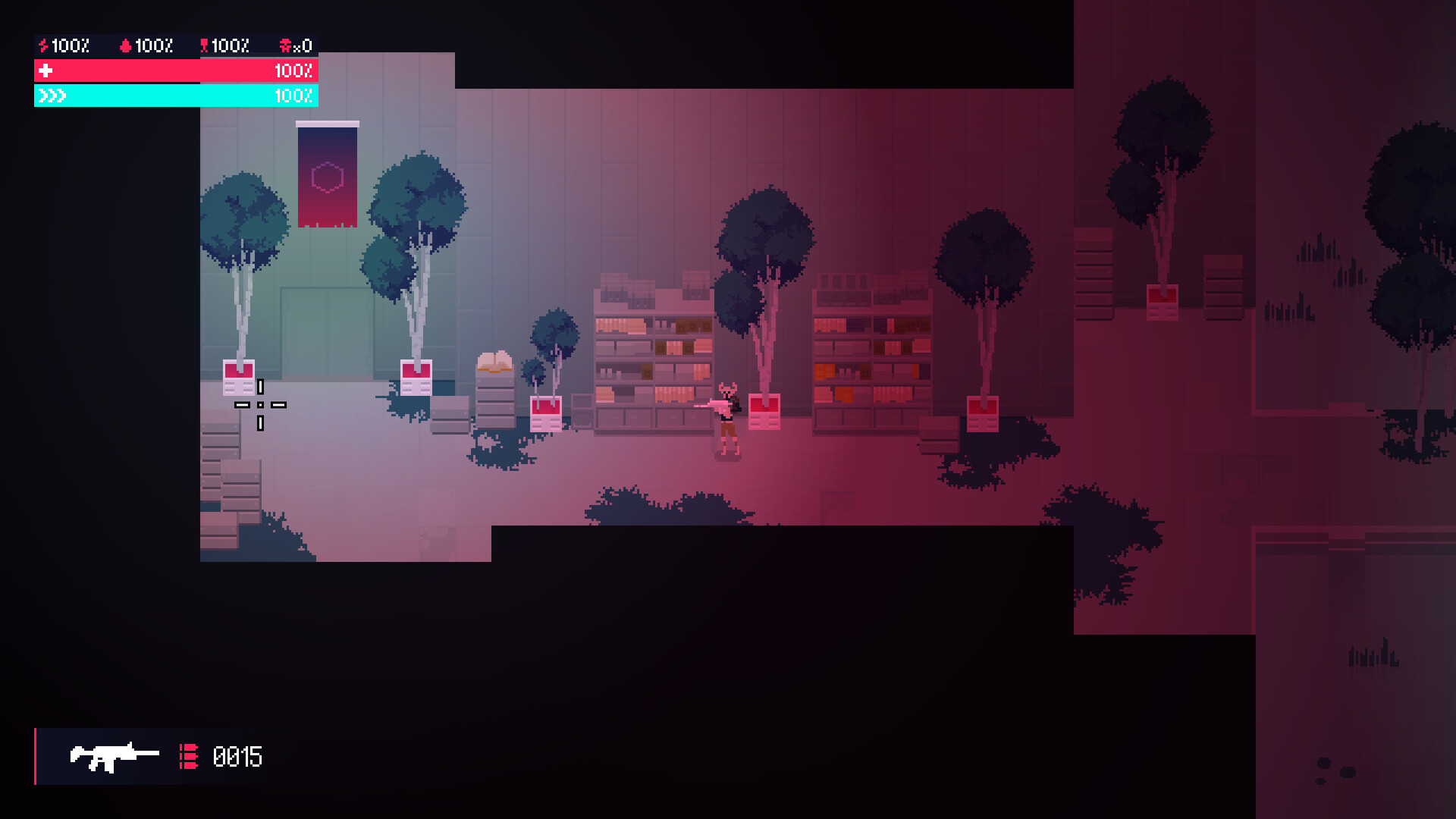Viewport: 1456px width, 819px height.
Task: Select the key counter icon showing x0
Action: 287,45
